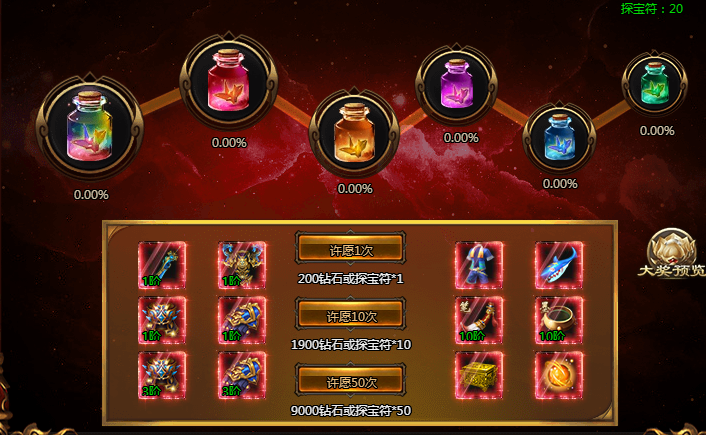This screenshot has width=706, height=435.
Task: Inspect the blue robe reward item
Action: (479, 265)
